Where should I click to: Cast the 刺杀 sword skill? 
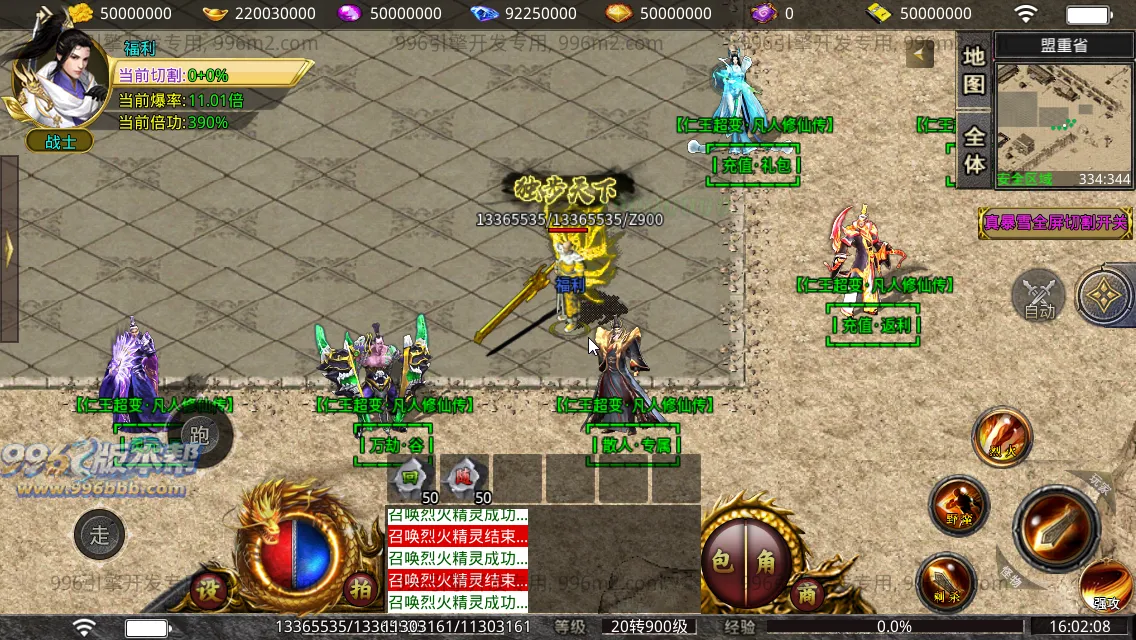click(945, 582)
